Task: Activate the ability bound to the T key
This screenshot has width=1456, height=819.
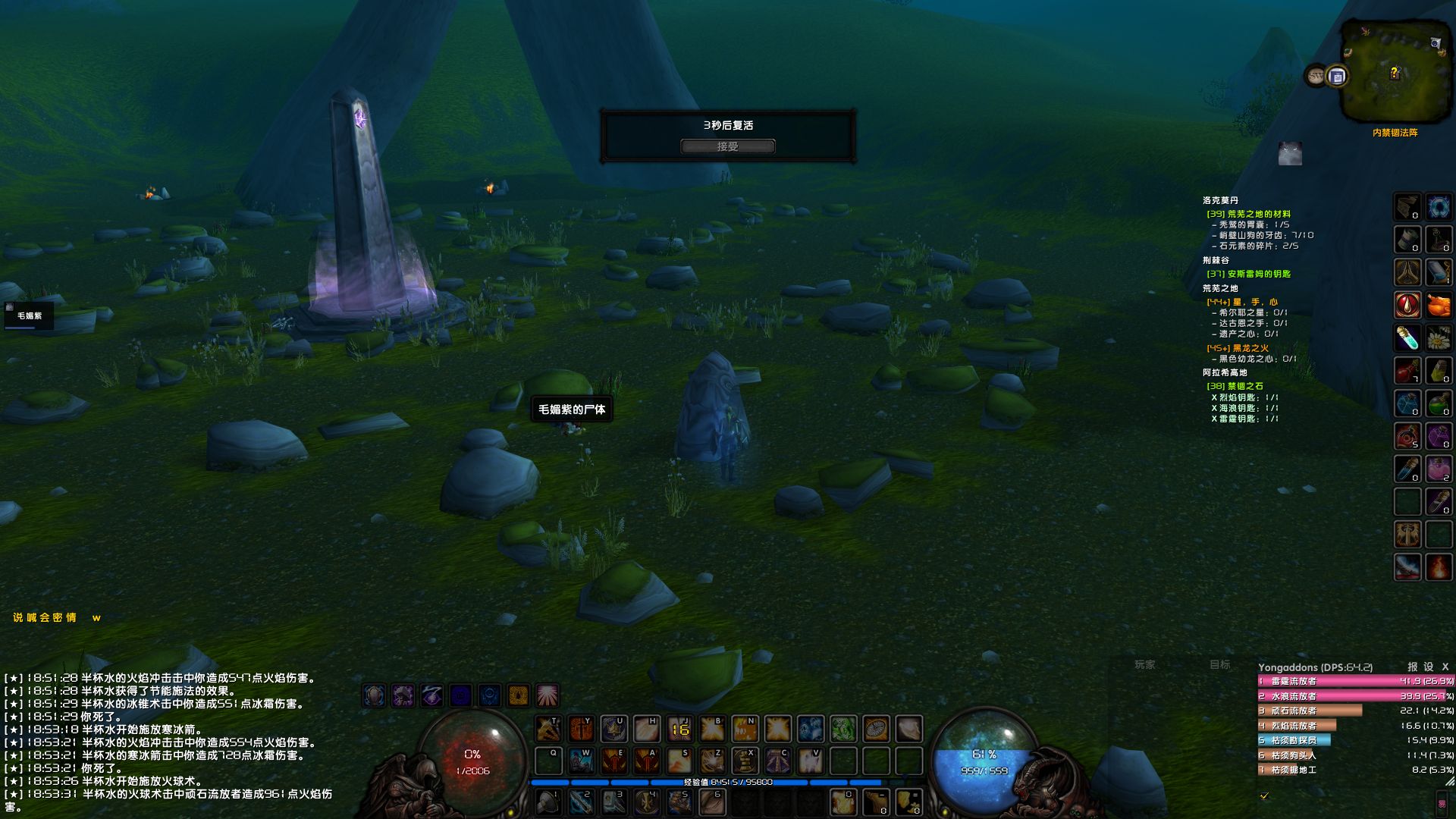Action: [548, 730]
